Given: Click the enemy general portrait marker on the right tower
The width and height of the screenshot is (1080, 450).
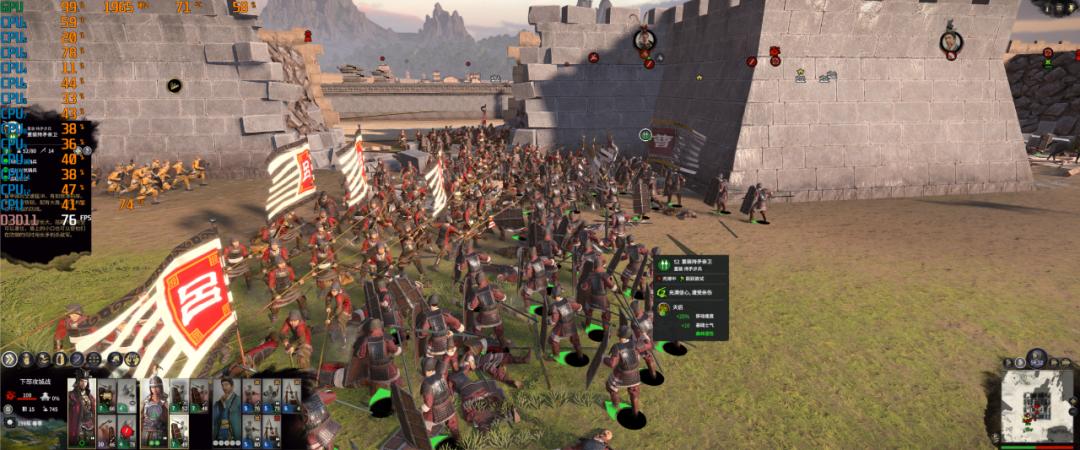Looking at the screenshot, I should (950, 42).
